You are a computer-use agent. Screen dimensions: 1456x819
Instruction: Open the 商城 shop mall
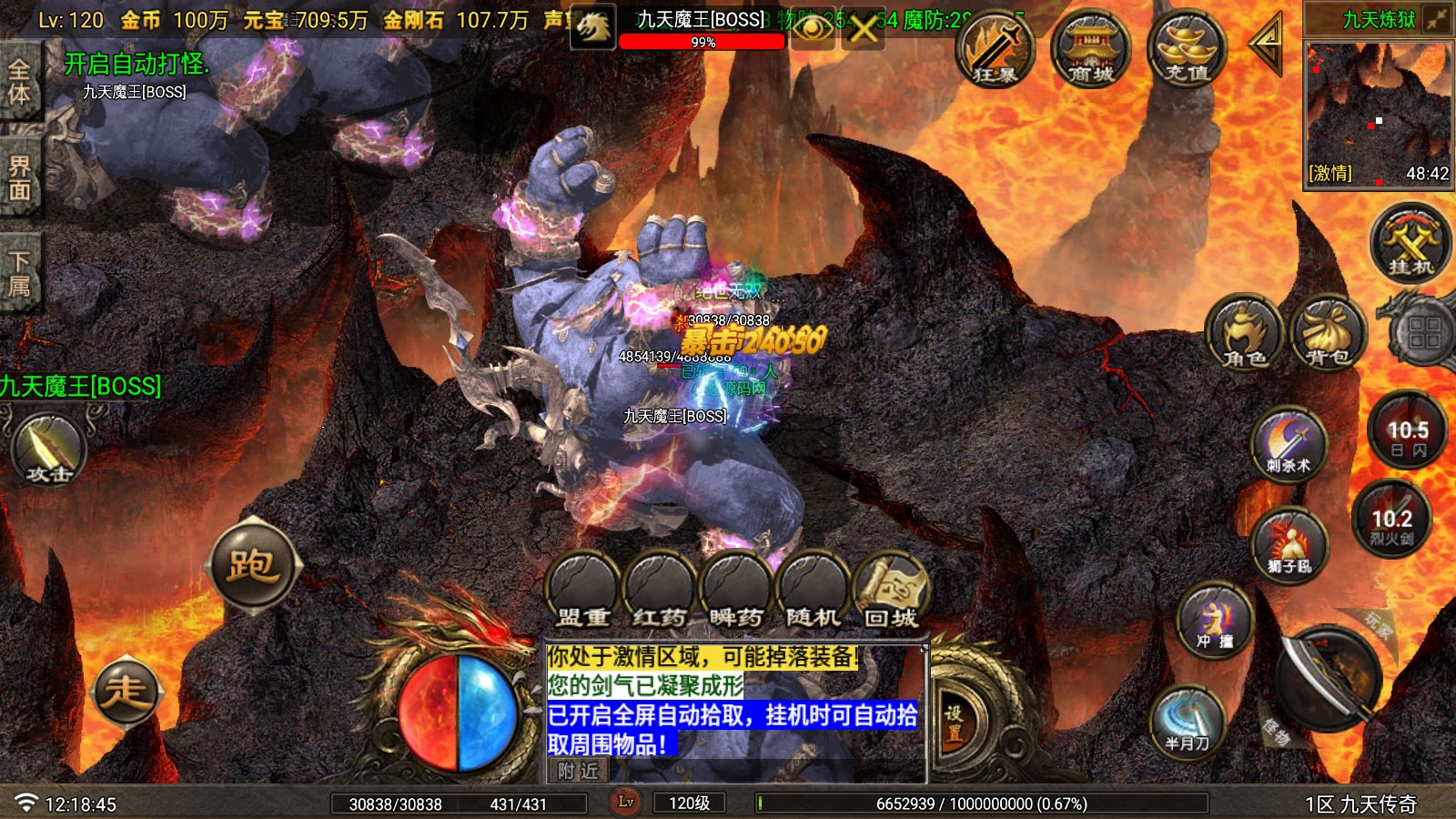pyautogui.click(x=1090, y=50)
